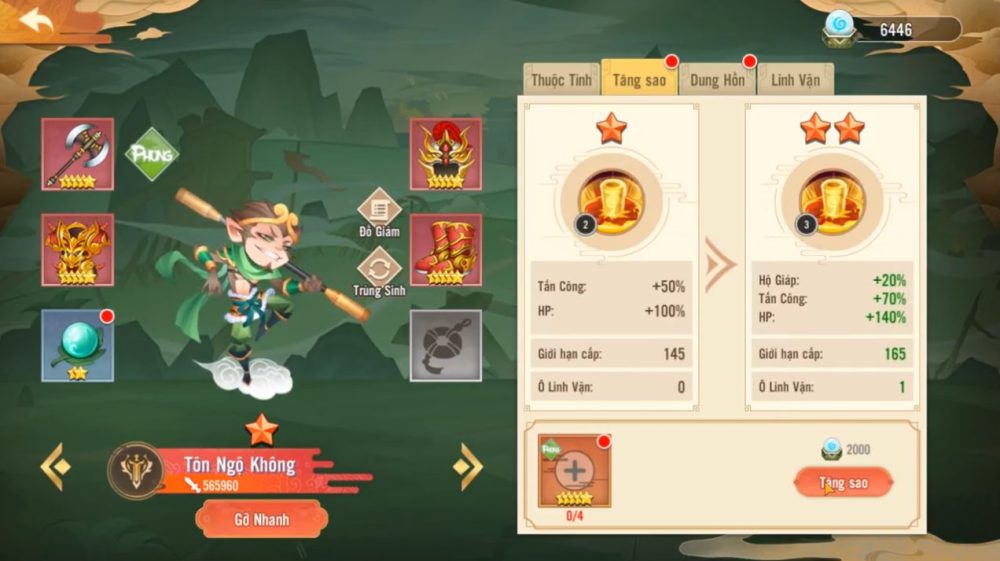
Task: Select the Linh Vận tab
Action: [x=795, y=80]
